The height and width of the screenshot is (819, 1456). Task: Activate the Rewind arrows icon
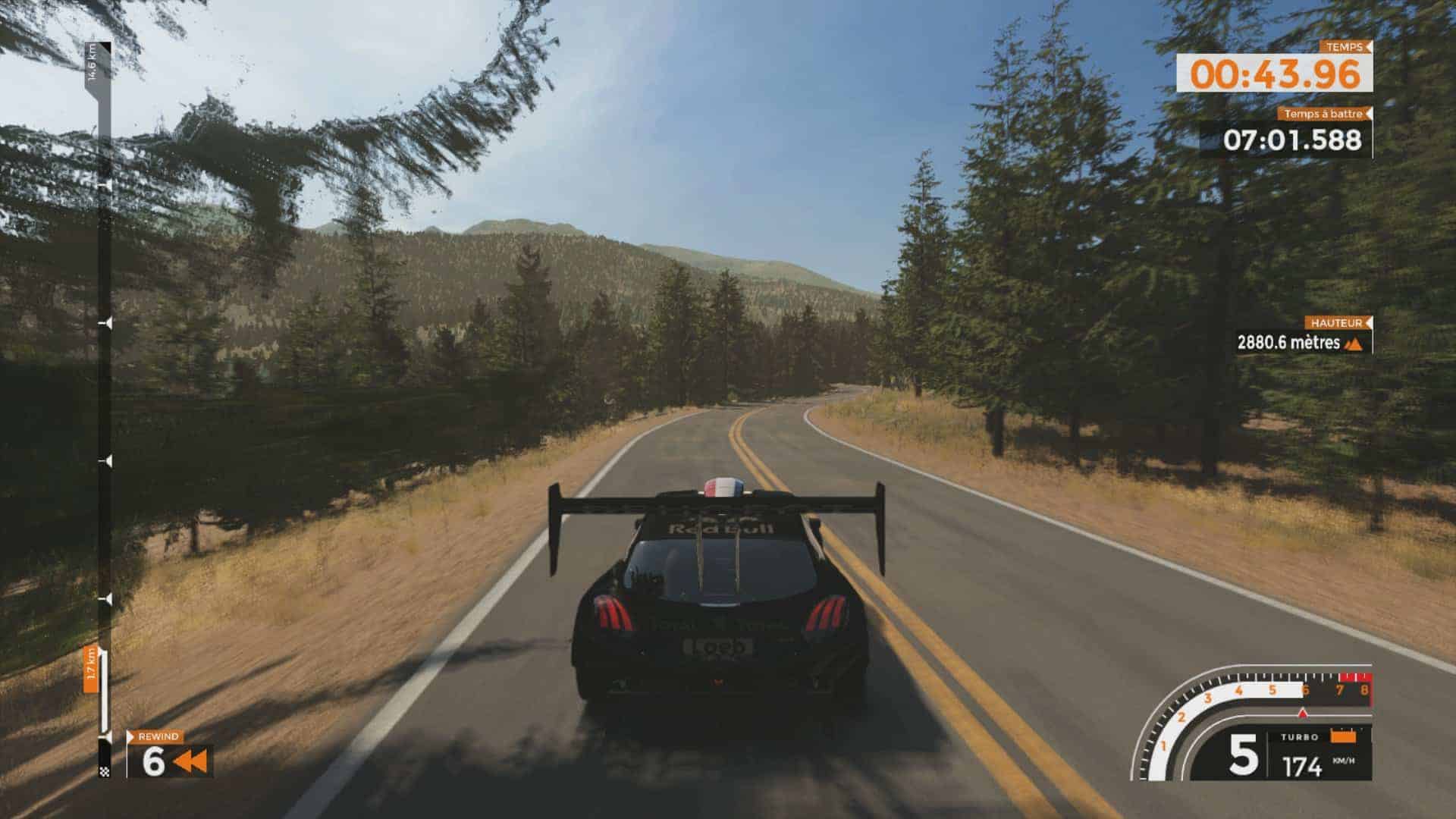pyautogui.click(x=190, y=761)
